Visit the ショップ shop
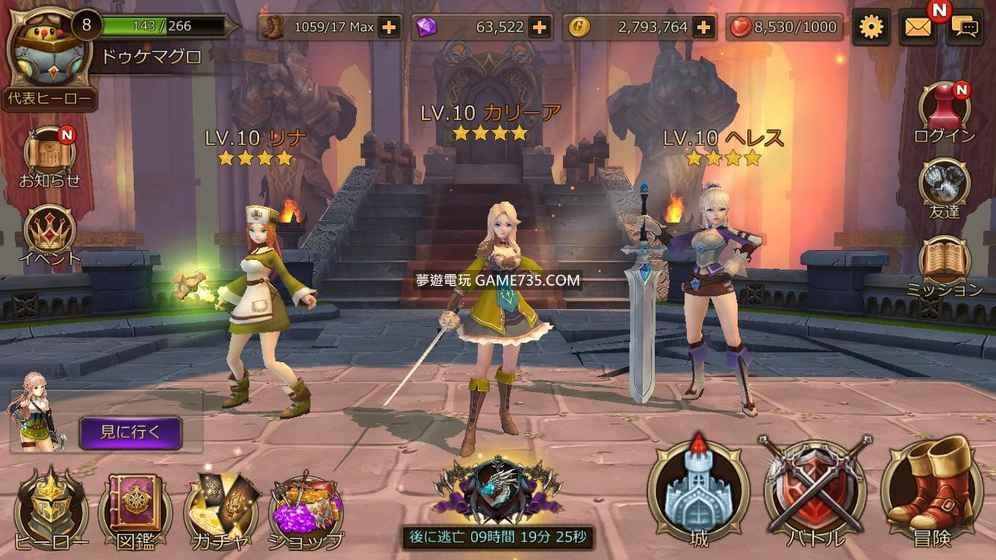Screen dimensions: 996x560 [x=305, y=507]
